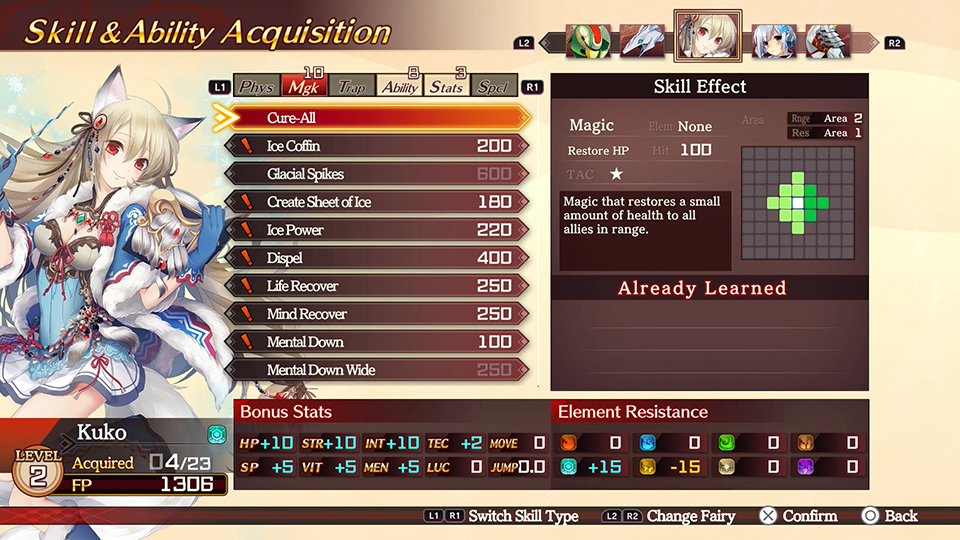This screenshot has height=540, width=960.
Task: Switch to the Phys skill tab
Action: coord(257,87)
